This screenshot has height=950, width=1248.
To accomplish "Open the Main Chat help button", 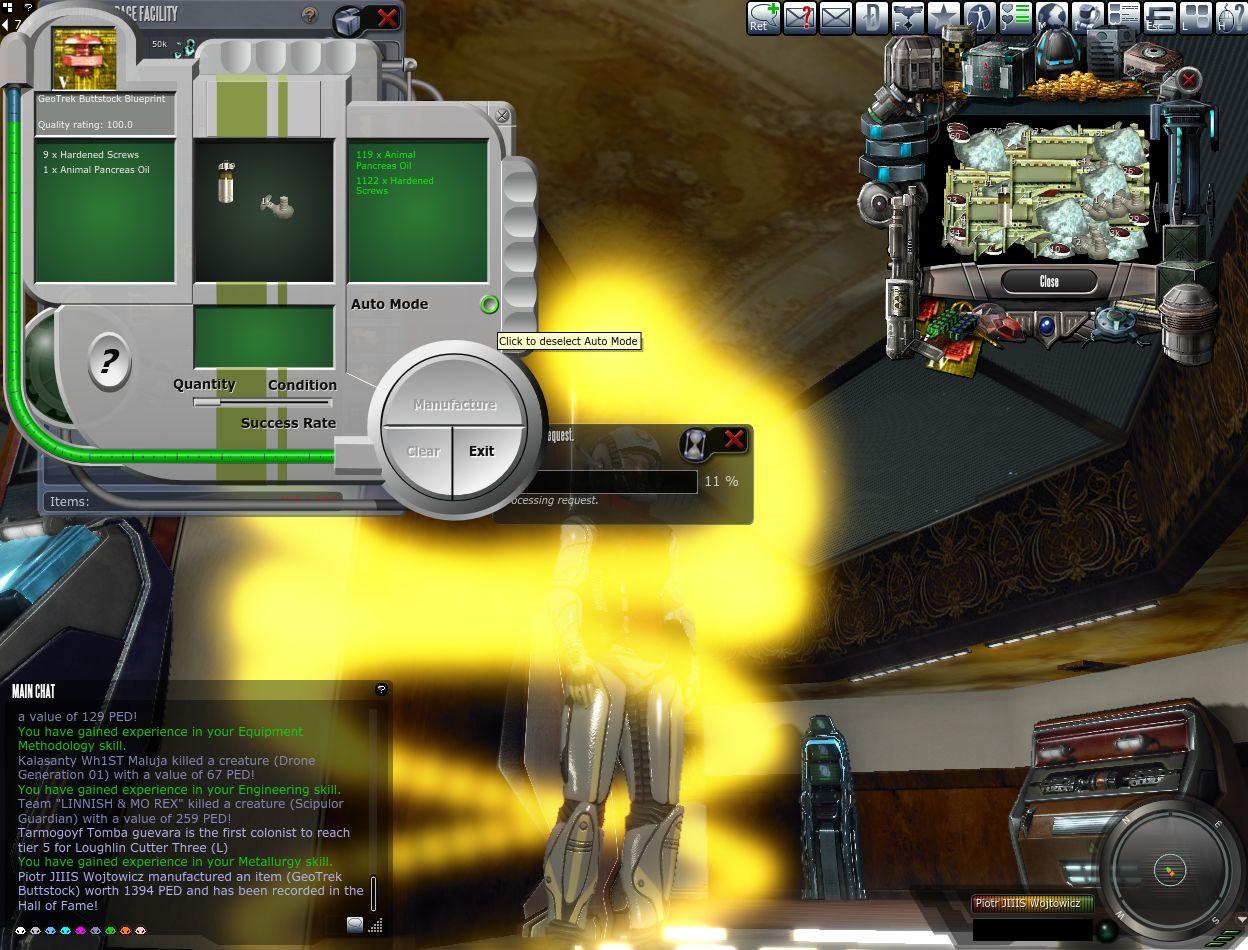I will click(380, 690).
